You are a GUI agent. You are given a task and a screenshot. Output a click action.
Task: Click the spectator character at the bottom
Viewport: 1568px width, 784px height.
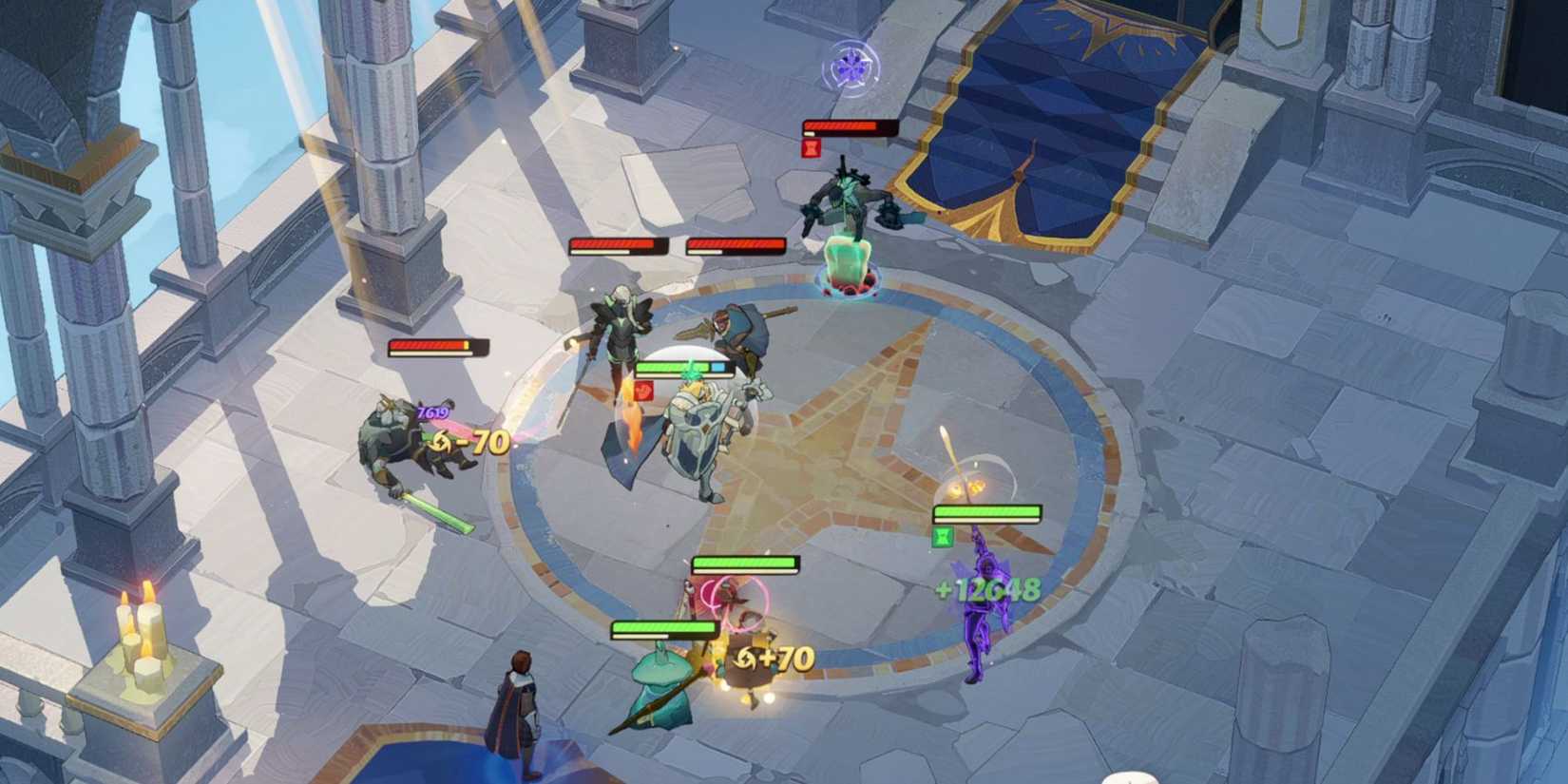coord(521,703)
